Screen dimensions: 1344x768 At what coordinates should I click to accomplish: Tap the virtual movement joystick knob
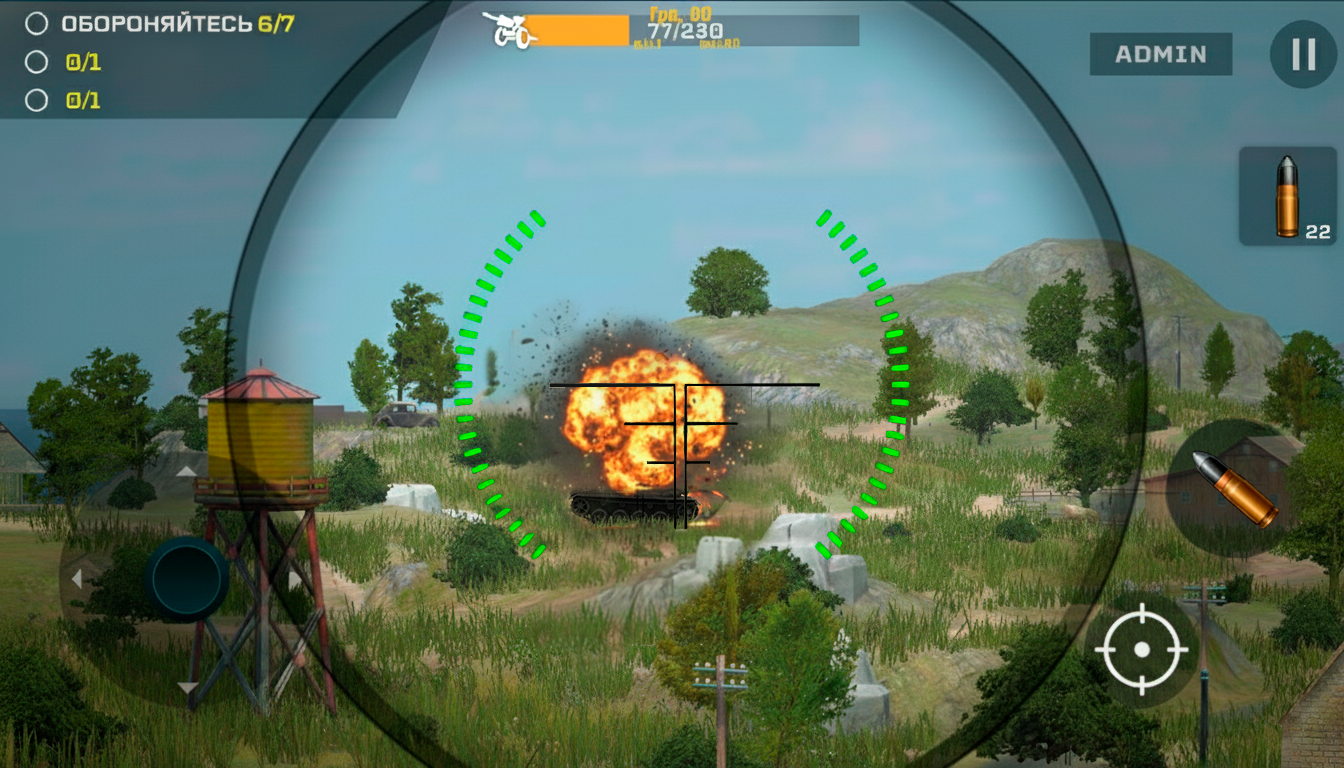(187, 578)
